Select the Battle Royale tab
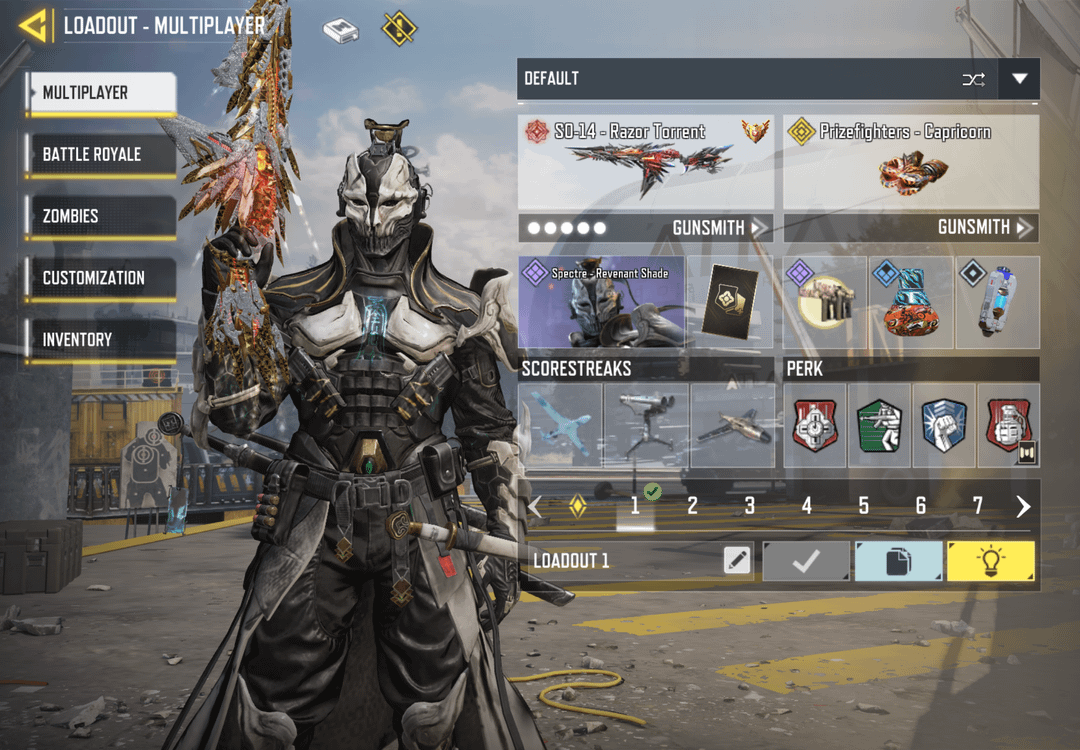Screen dimensions: 1080x750 coord(101,155)
